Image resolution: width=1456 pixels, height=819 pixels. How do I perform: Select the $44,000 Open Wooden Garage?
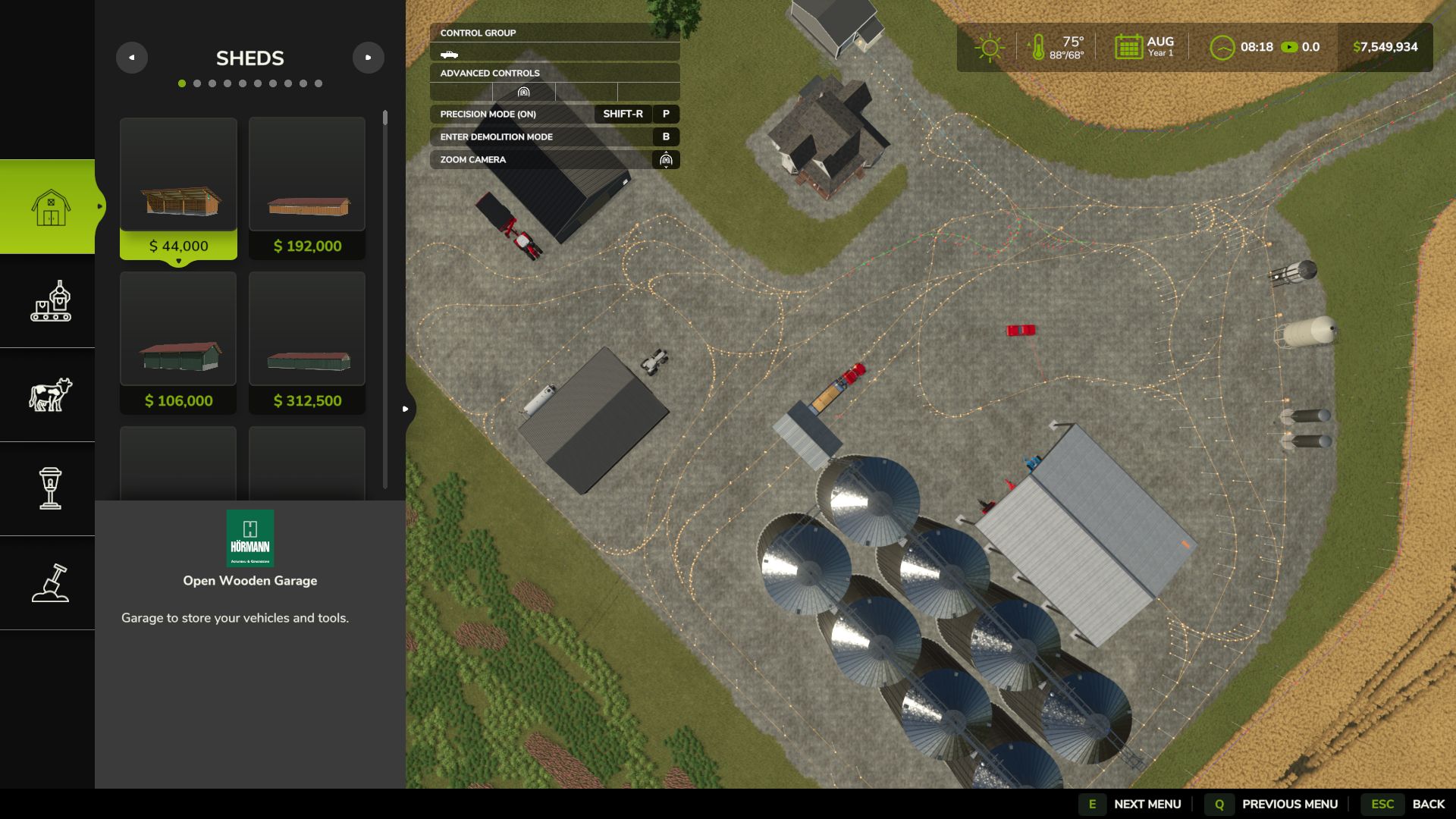click(x=178, y=188)
